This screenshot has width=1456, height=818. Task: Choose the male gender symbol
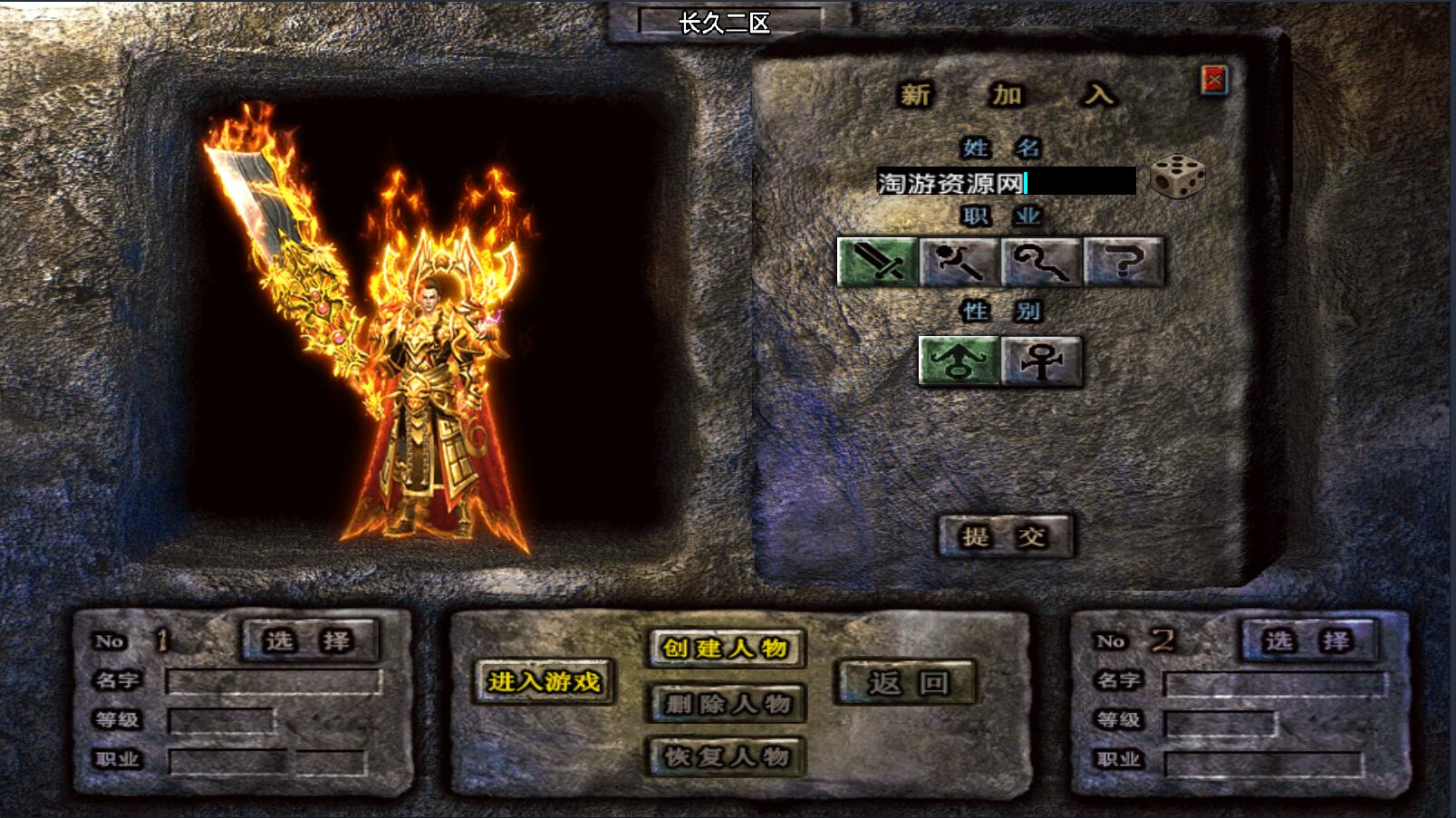tap(959, 361)
